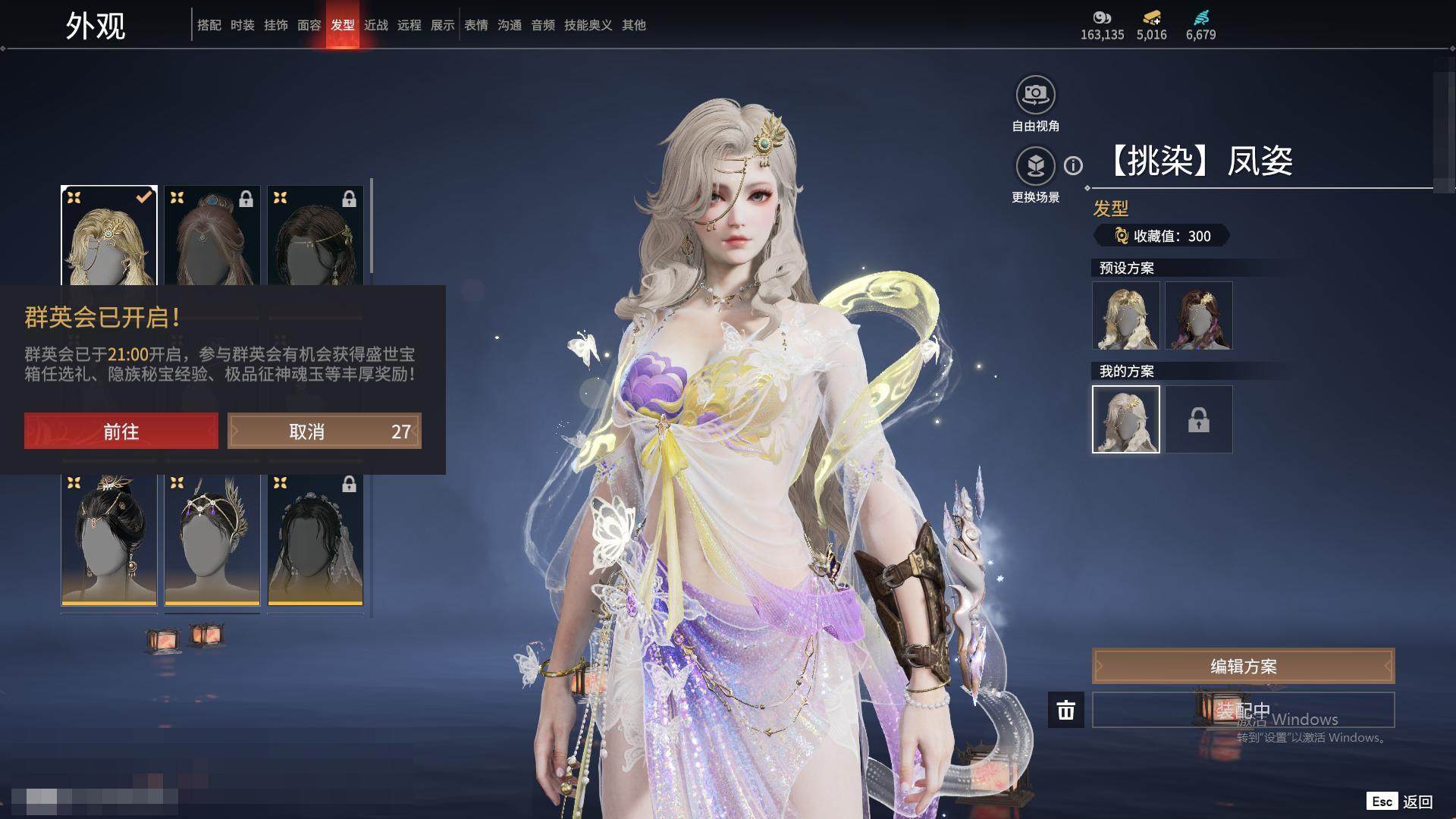Delete the scheme with the trash icon

(1066, 710)
